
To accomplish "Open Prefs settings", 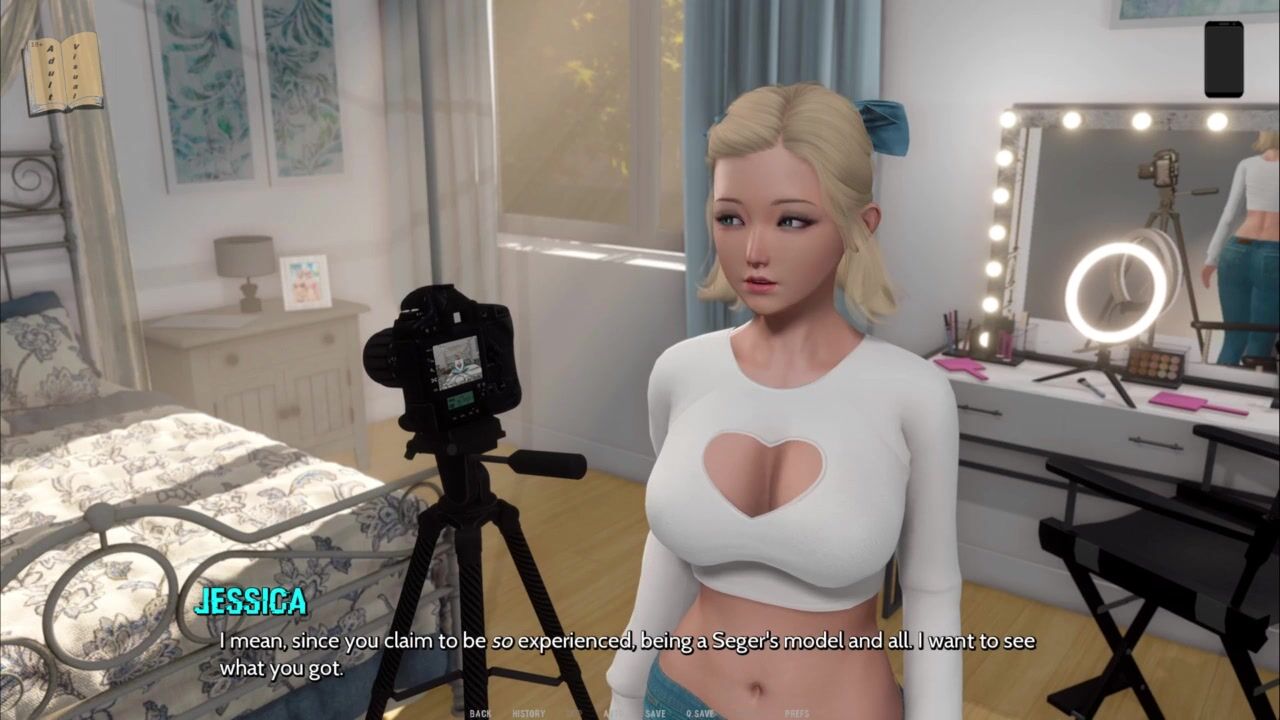I will (x=797, y=713).
